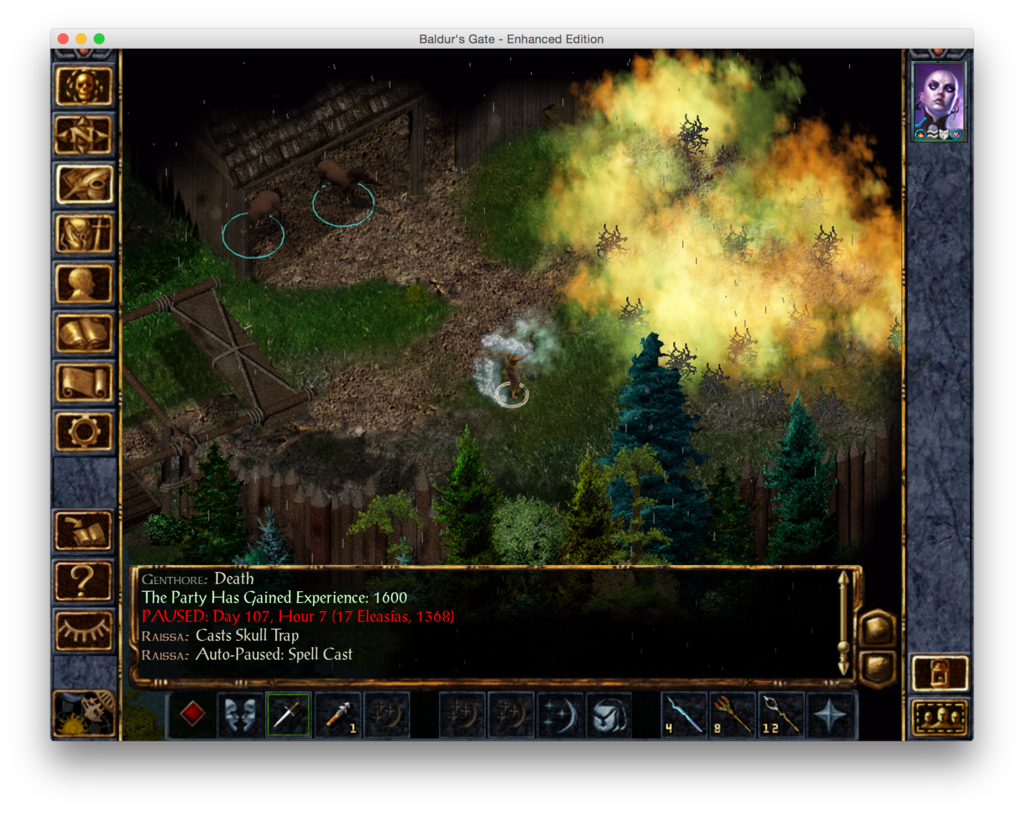
Task: Open the inventory screen button
Action: 84,234
